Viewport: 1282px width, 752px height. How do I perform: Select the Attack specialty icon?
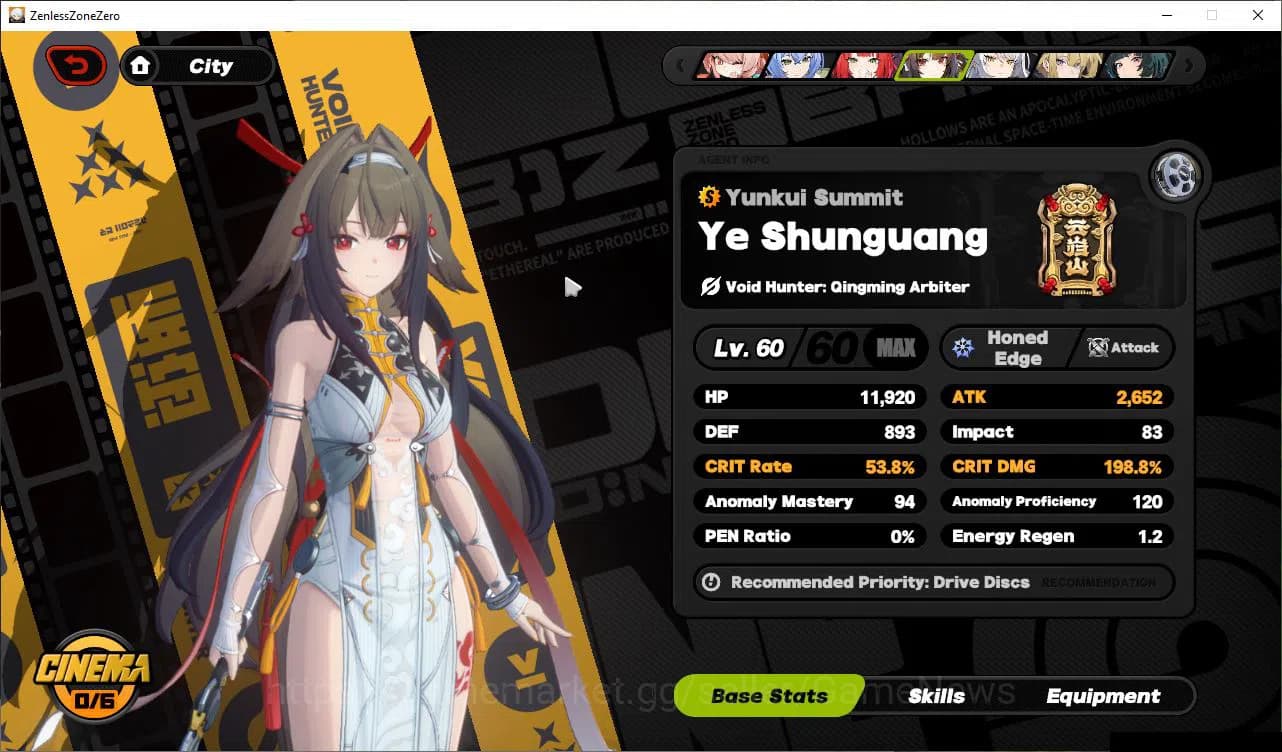(1097, 348)
